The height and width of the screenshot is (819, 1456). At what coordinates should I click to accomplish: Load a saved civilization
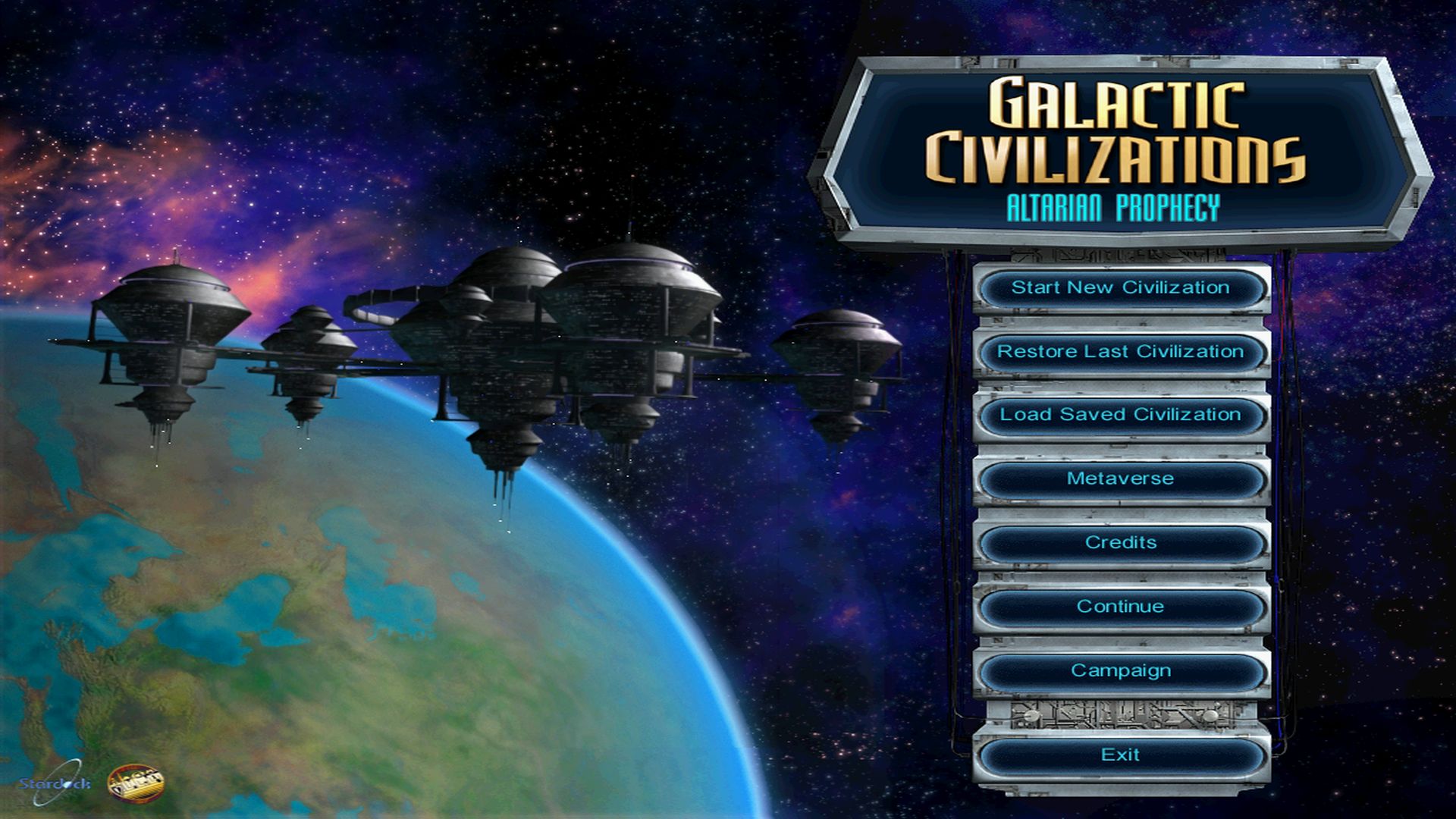(x=1121, y=415)
